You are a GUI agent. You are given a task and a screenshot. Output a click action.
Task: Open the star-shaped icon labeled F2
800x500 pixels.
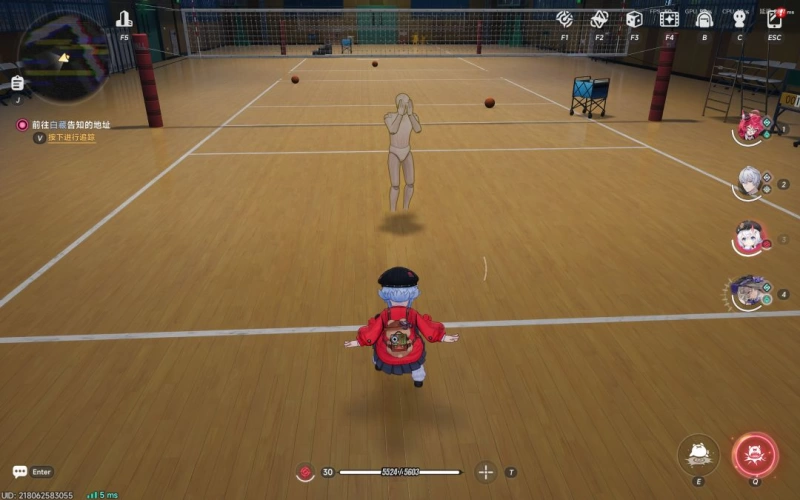pyautogui.click(x=599, y=19)
